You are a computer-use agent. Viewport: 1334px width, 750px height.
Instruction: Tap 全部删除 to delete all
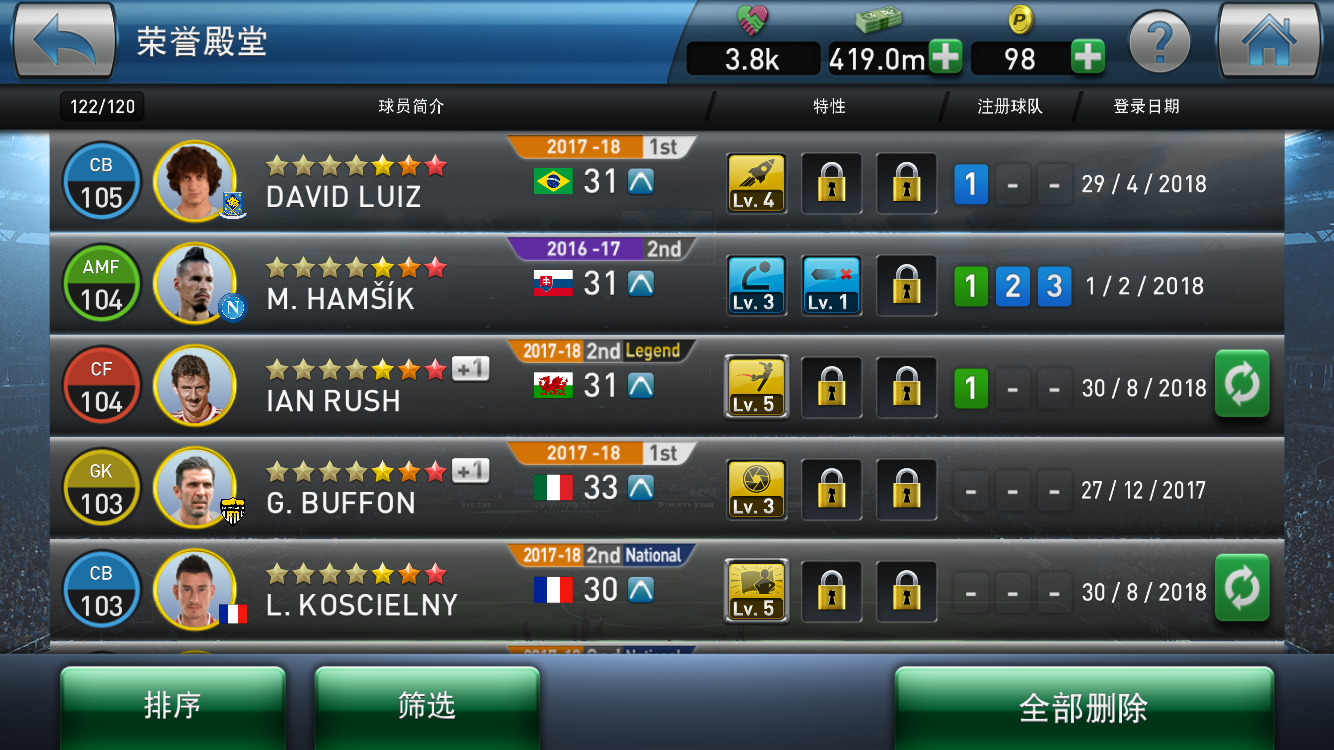point(1083,708)
